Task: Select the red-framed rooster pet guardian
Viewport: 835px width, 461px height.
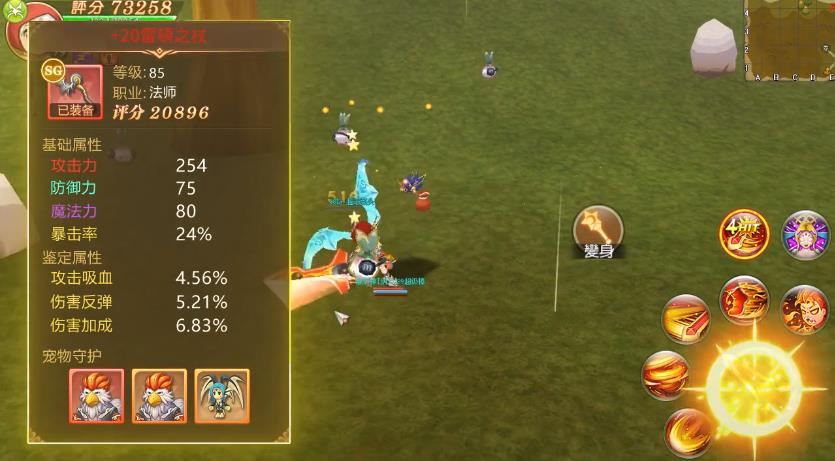Action: [x=96, y=395]
